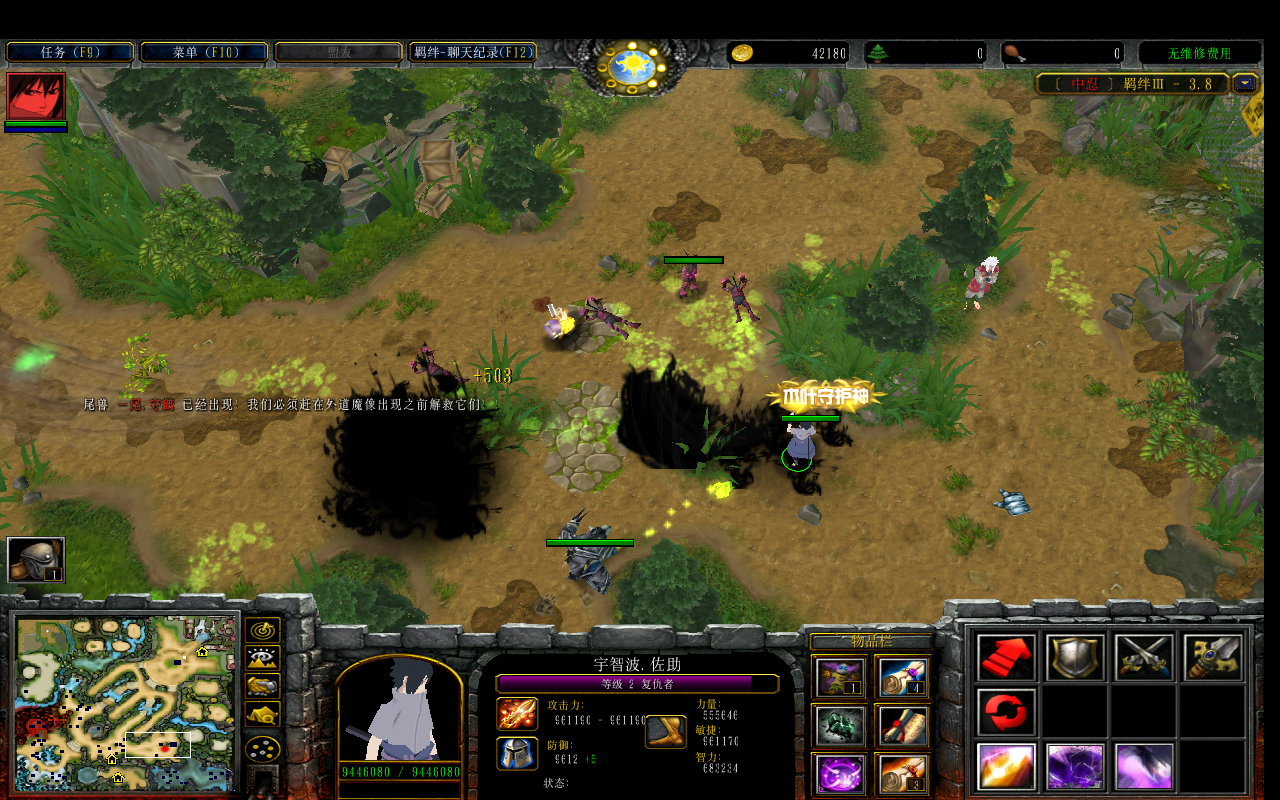The height and width of the screenshot is (800, 1280).
Task: Click the minimap signal ping button
Action: pyautogui.click(x=263, y=631)
